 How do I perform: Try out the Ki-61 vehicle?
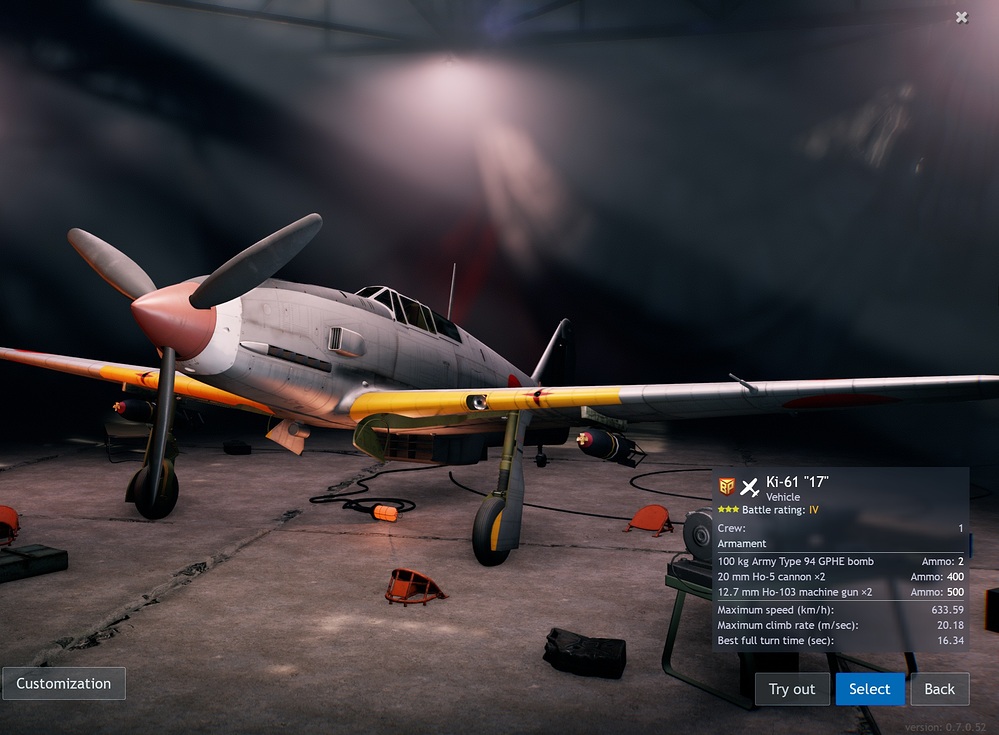pyautogui.click(x=792, y=689)
